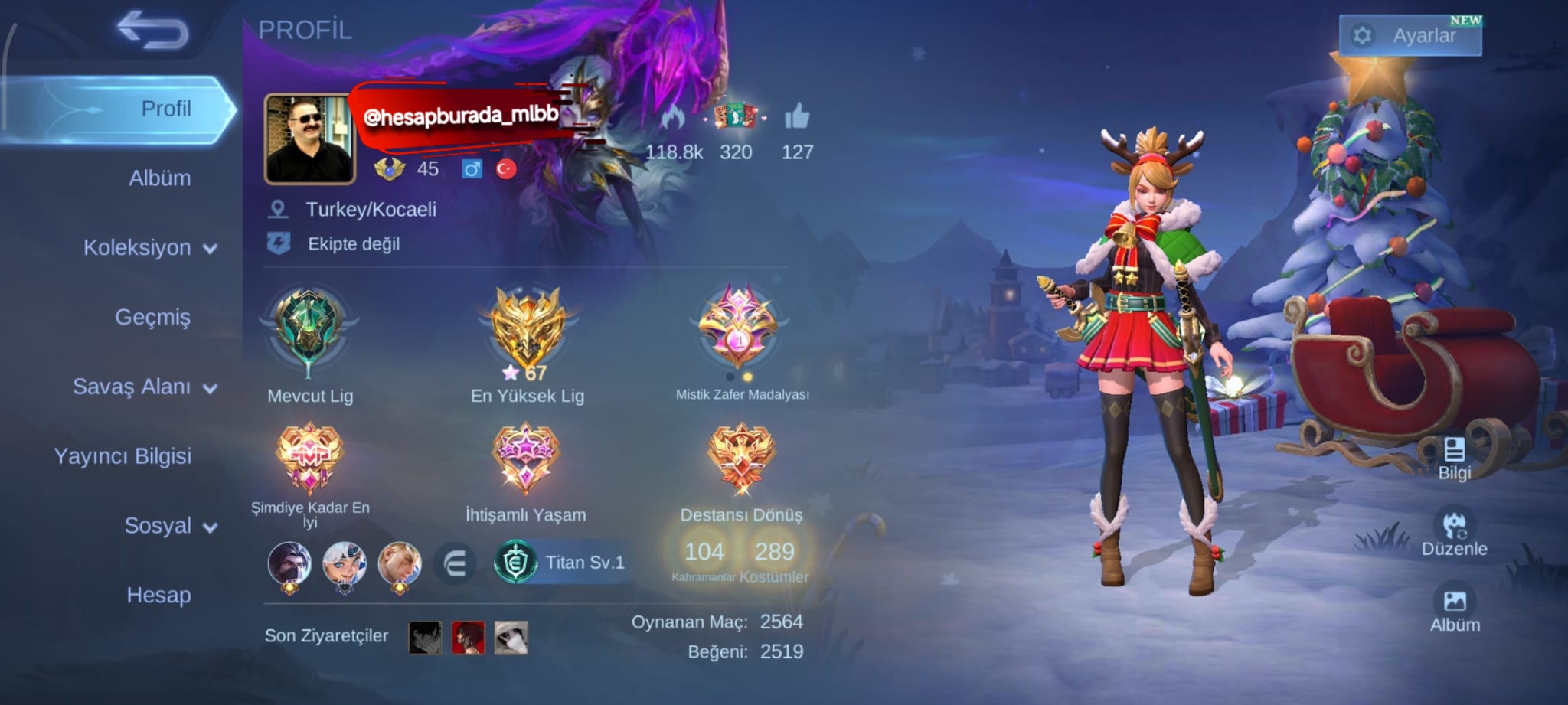Go back using the arrow button
The image size is (1568, 705).
152,31
